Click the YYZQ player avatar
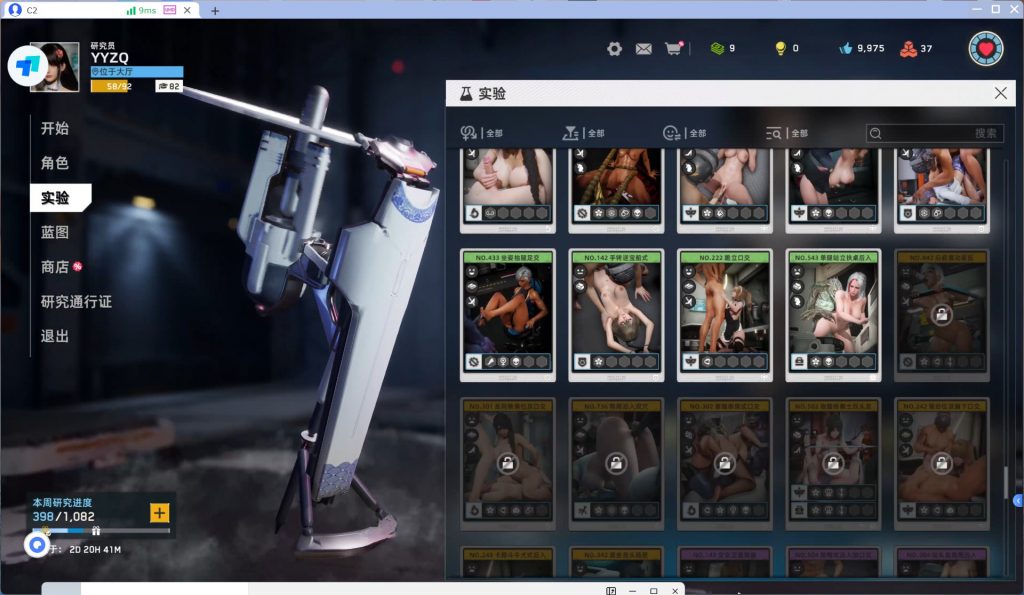The image size is (1024, 595). coord(54,67)
